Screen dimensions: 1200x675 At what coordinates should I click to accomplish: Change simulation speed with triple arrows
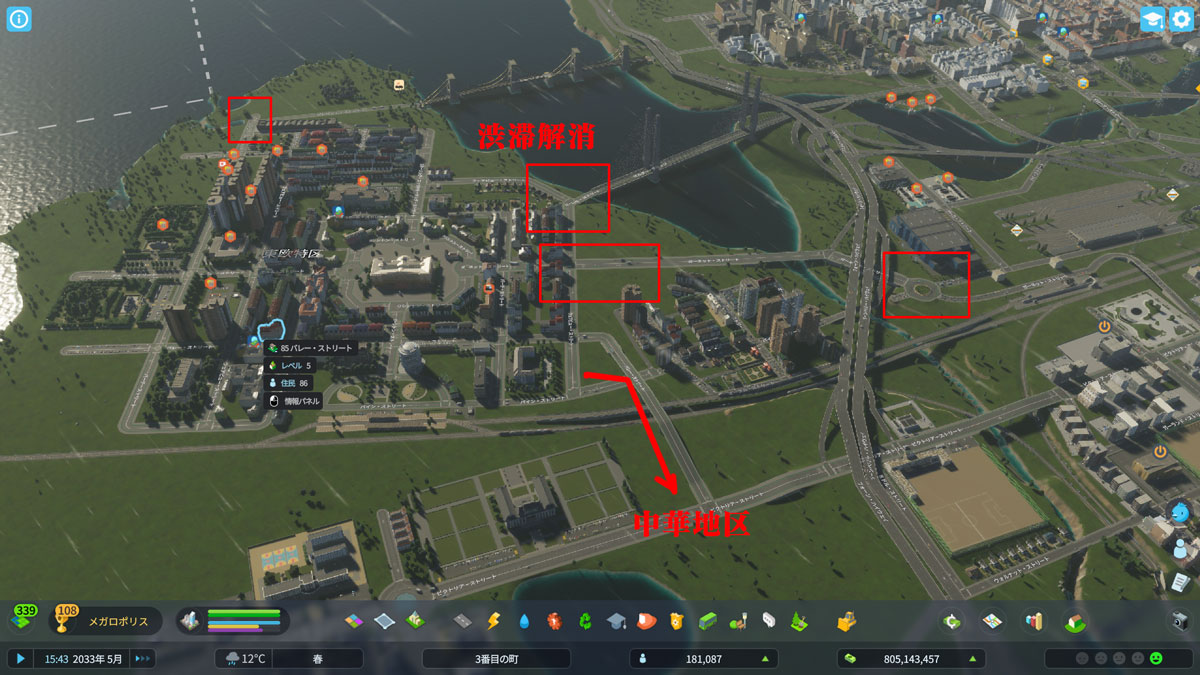143,659
